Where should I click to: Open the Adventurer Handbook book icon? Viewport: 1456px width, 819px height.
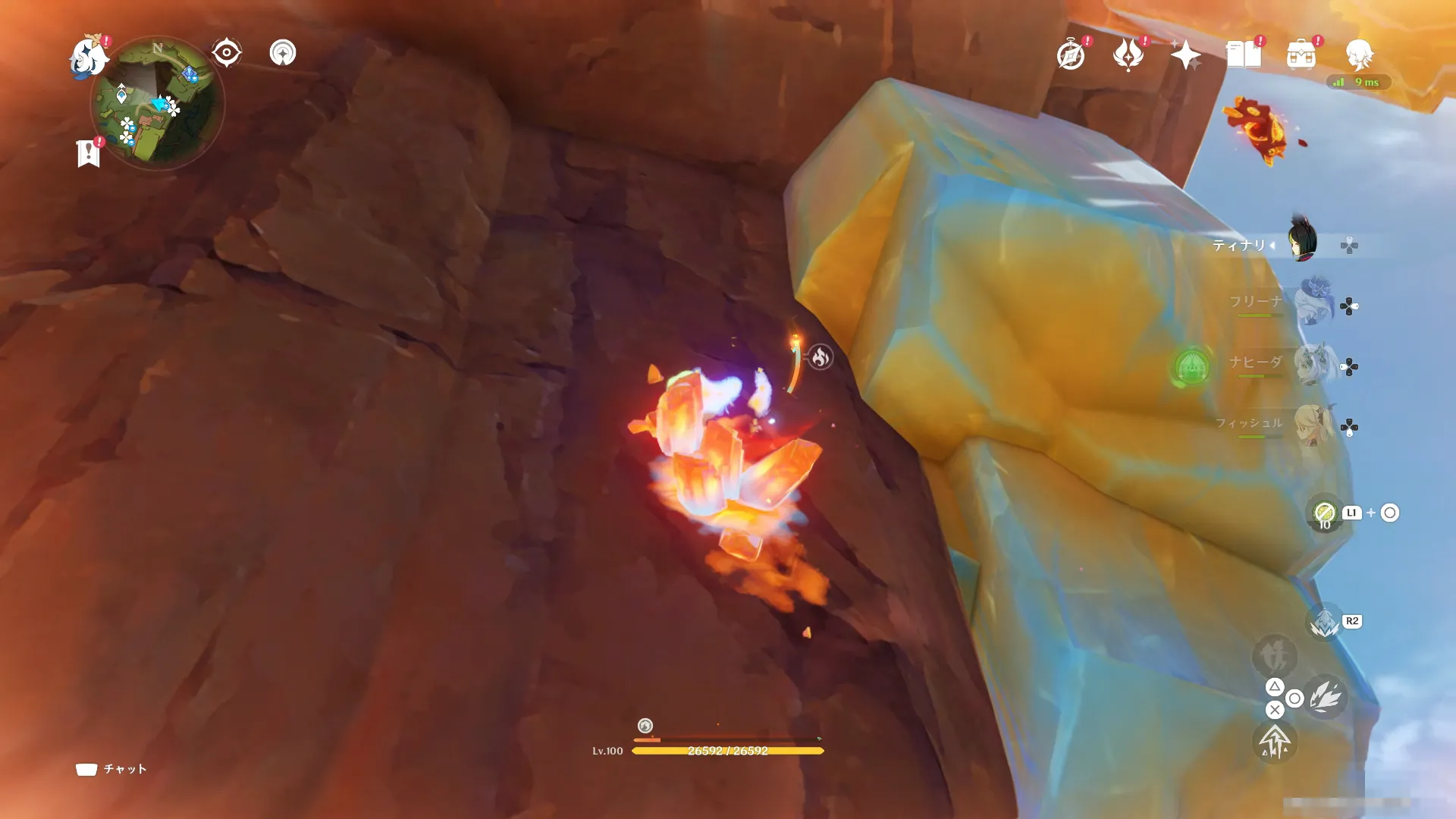(1244, 55)
